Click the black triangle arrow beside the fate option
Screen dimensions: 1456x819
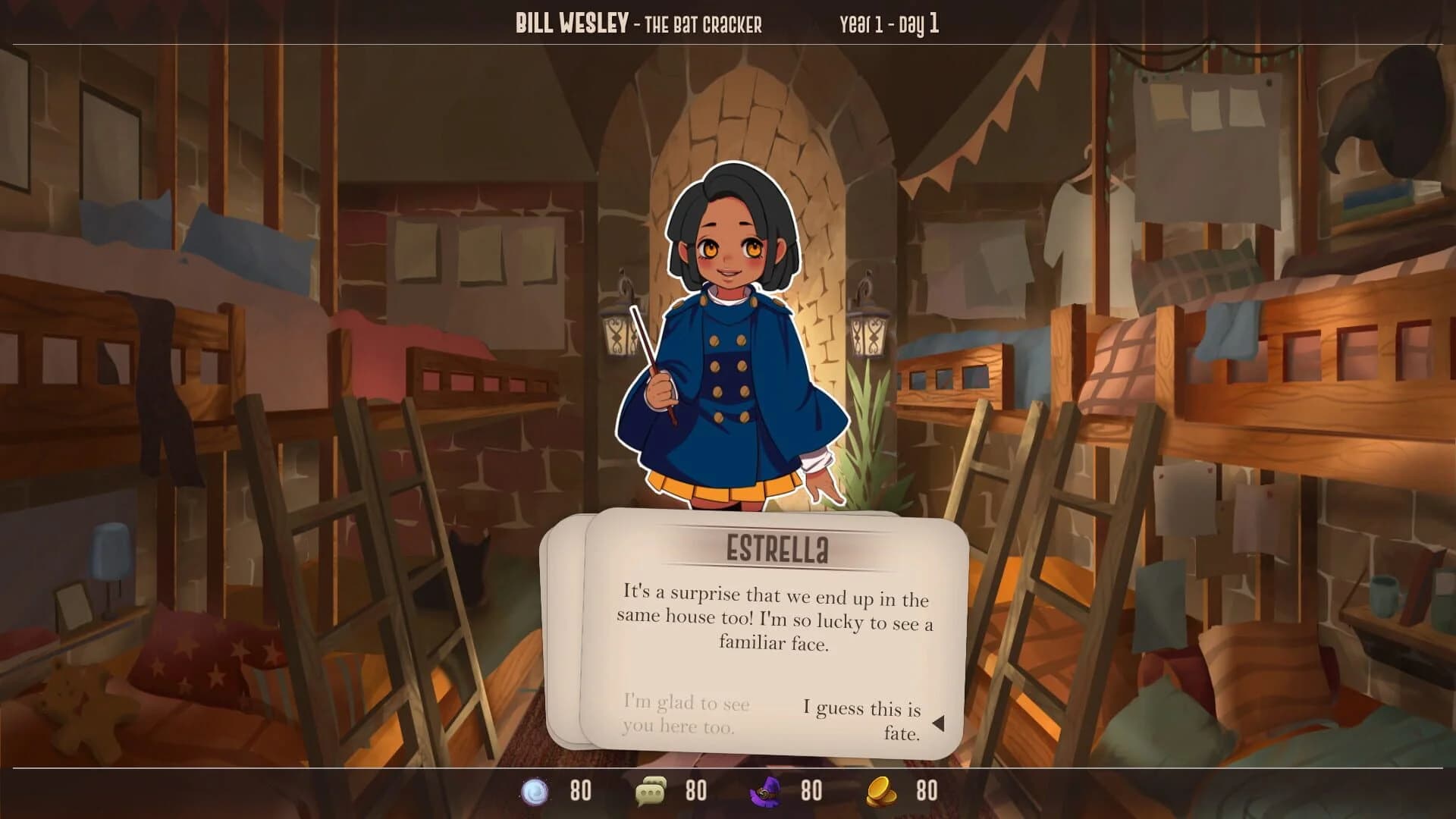click(x=940, y=723)
